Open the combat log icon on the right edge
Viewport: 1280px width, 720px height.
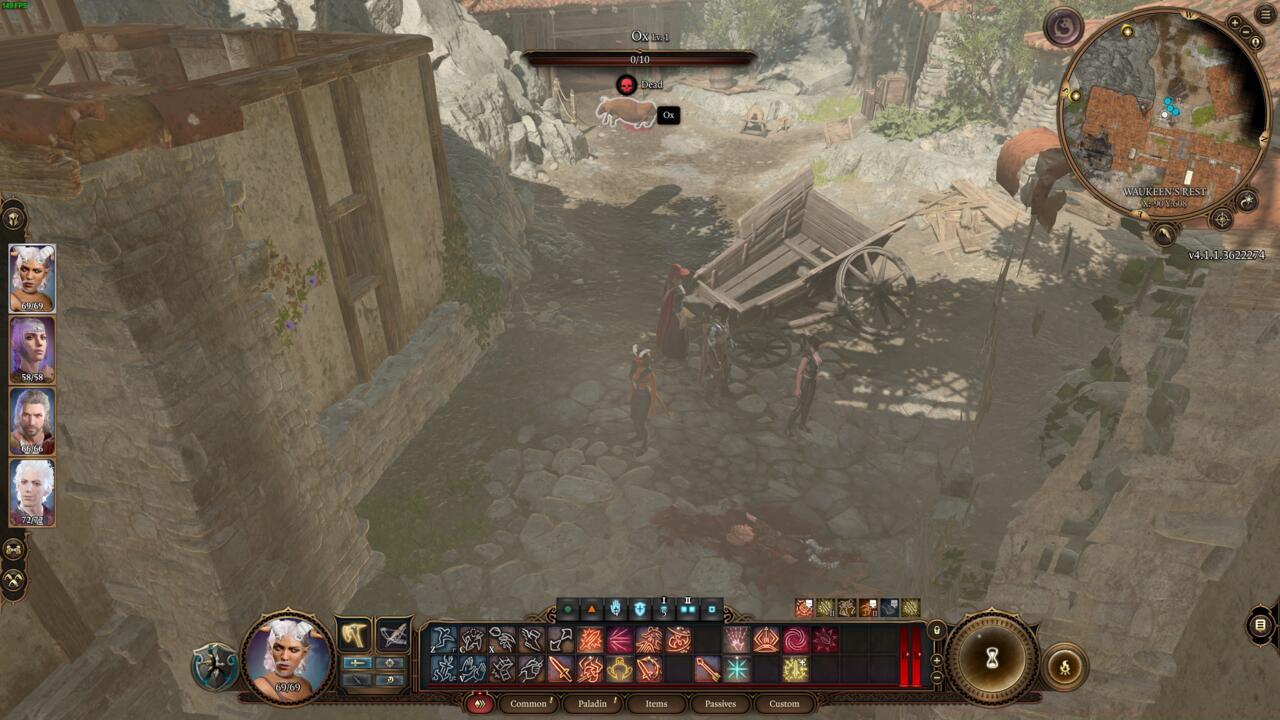coord(1259,625)
